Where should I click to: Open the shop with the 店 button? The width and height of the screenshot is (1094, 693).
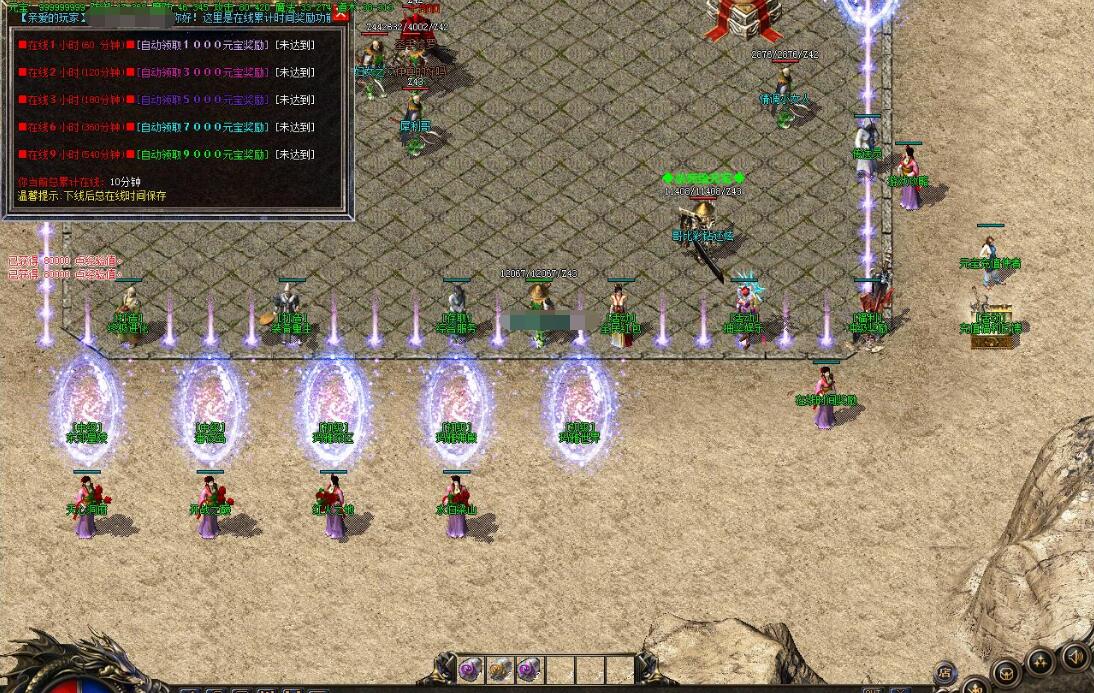(944, 673)
